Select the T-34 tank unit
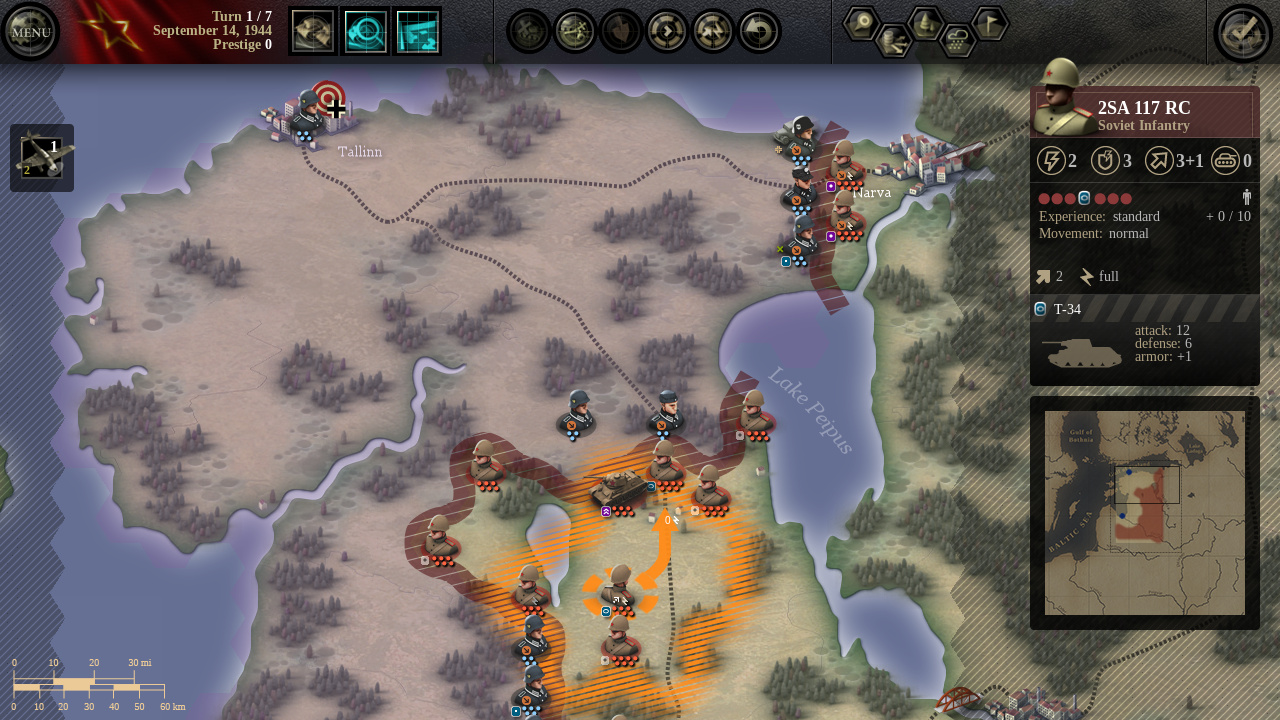Image resolution: width=1280 pixels, height=720 pixels. [x=620, y=489]
